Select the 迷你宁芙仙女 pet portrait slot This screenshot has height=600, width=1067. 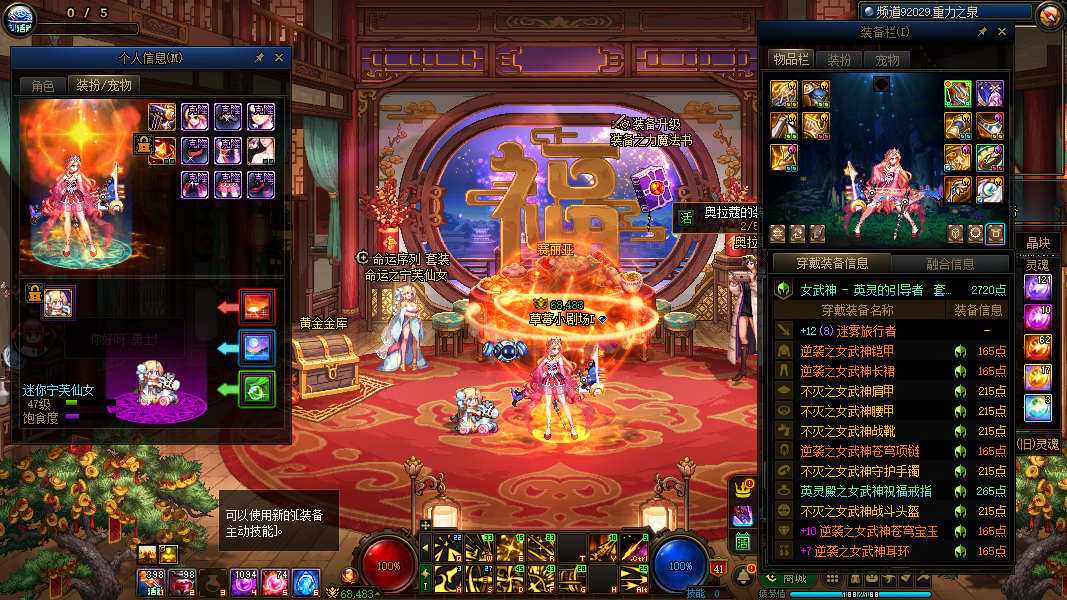(58, 303)
